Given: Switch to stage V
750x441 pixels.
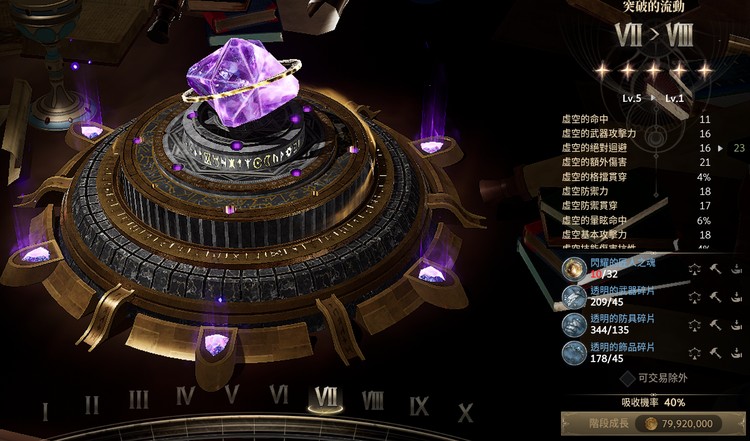Looking at the screenshot, I should pos(232,394).
